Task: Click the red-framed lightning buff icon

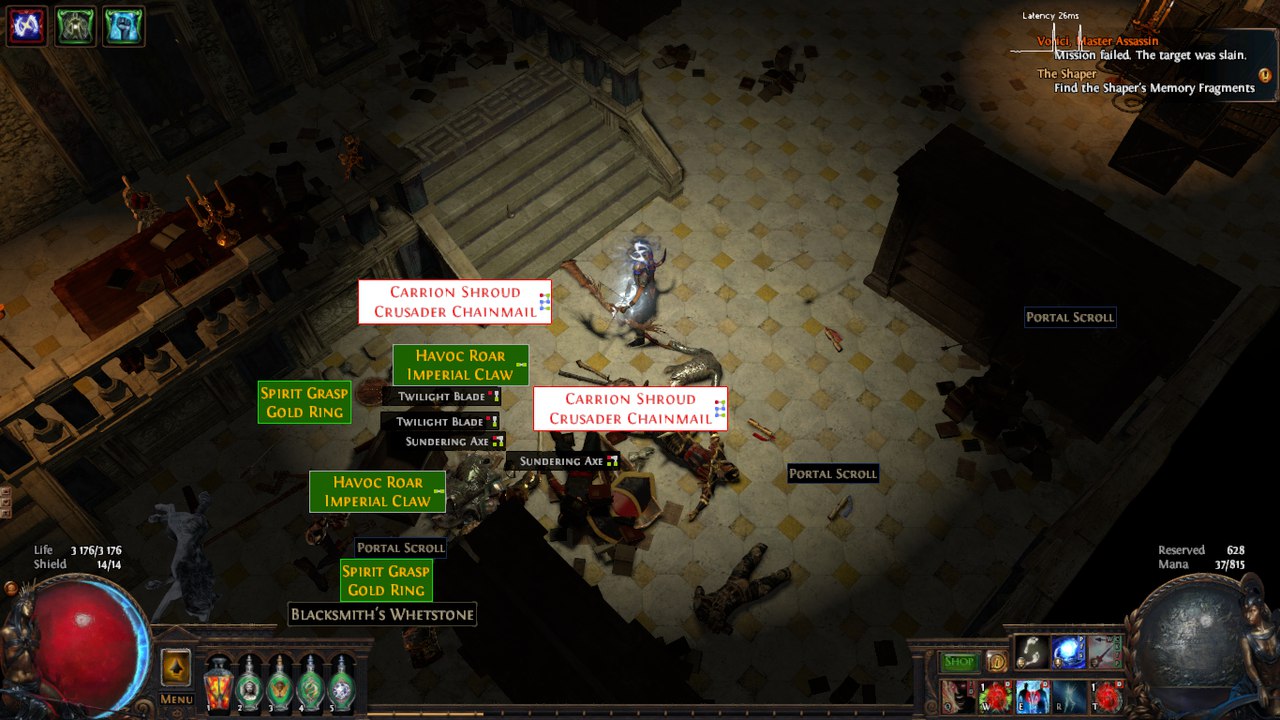Action: click(26, 26)
